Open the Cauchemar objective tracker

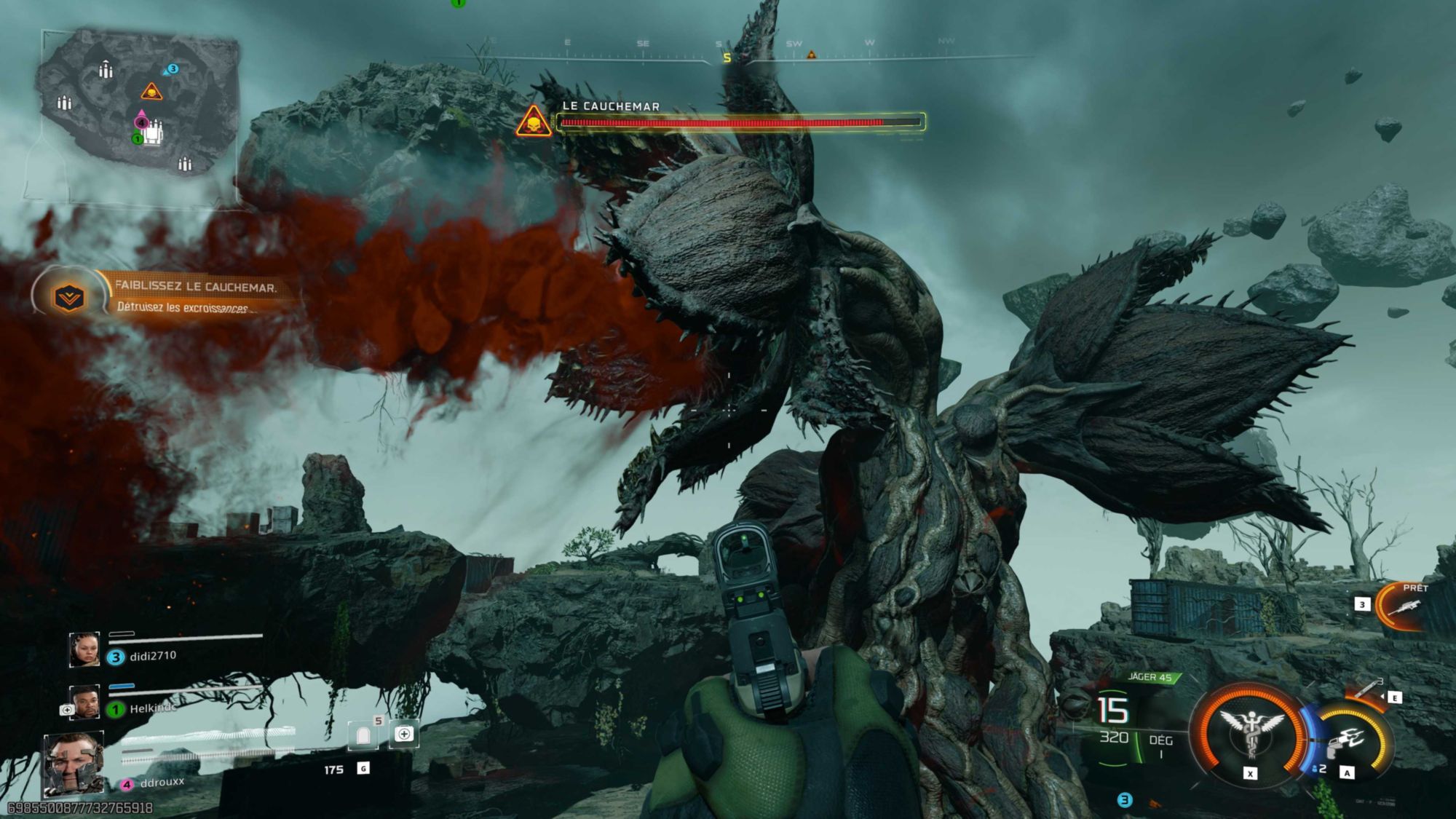tap(70, 296)
